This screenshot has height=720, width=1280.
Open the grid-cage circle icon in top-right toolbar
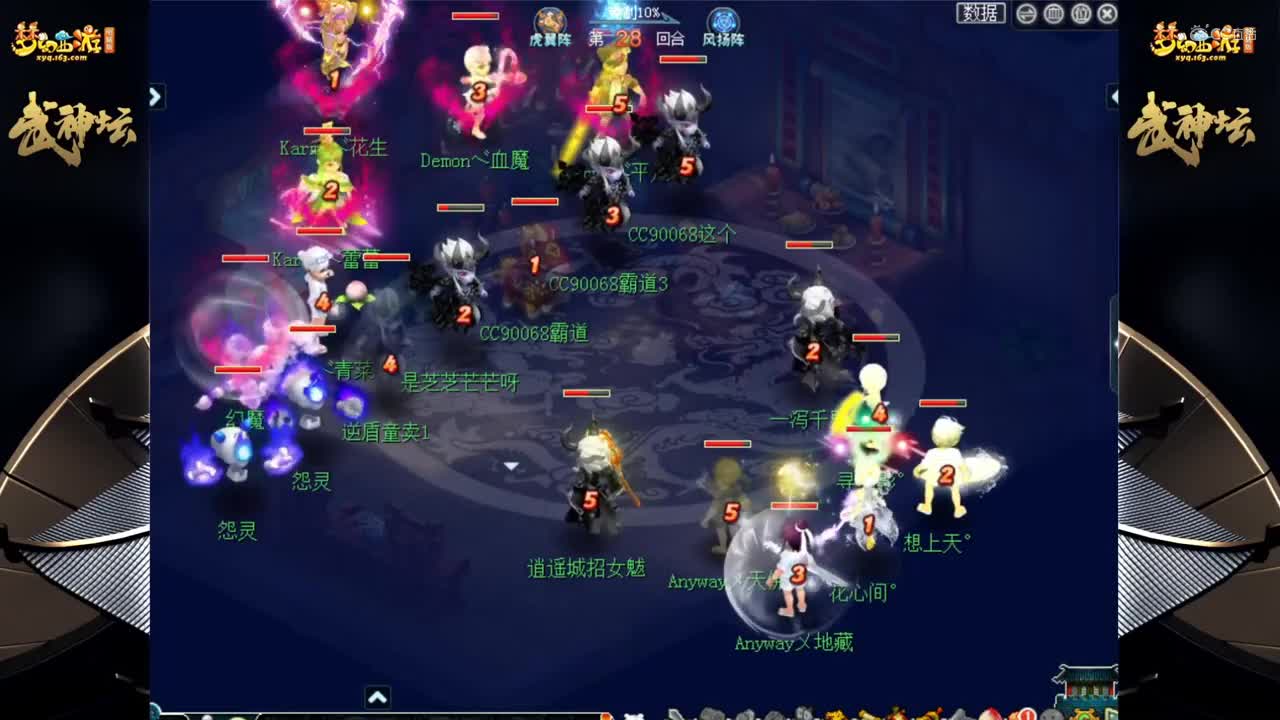point(1052,14)
